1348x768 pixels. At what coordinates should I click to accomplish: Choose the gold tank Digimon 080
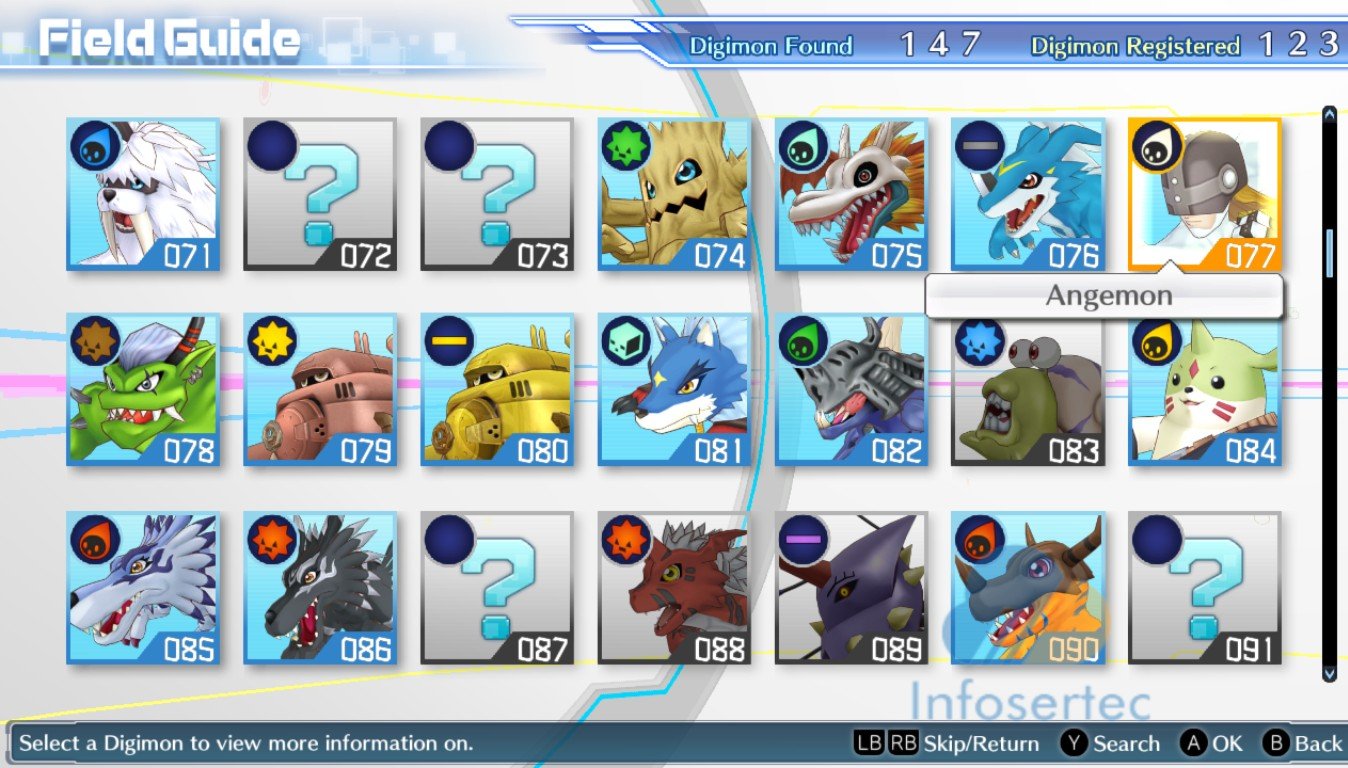(x=497, y=390)
